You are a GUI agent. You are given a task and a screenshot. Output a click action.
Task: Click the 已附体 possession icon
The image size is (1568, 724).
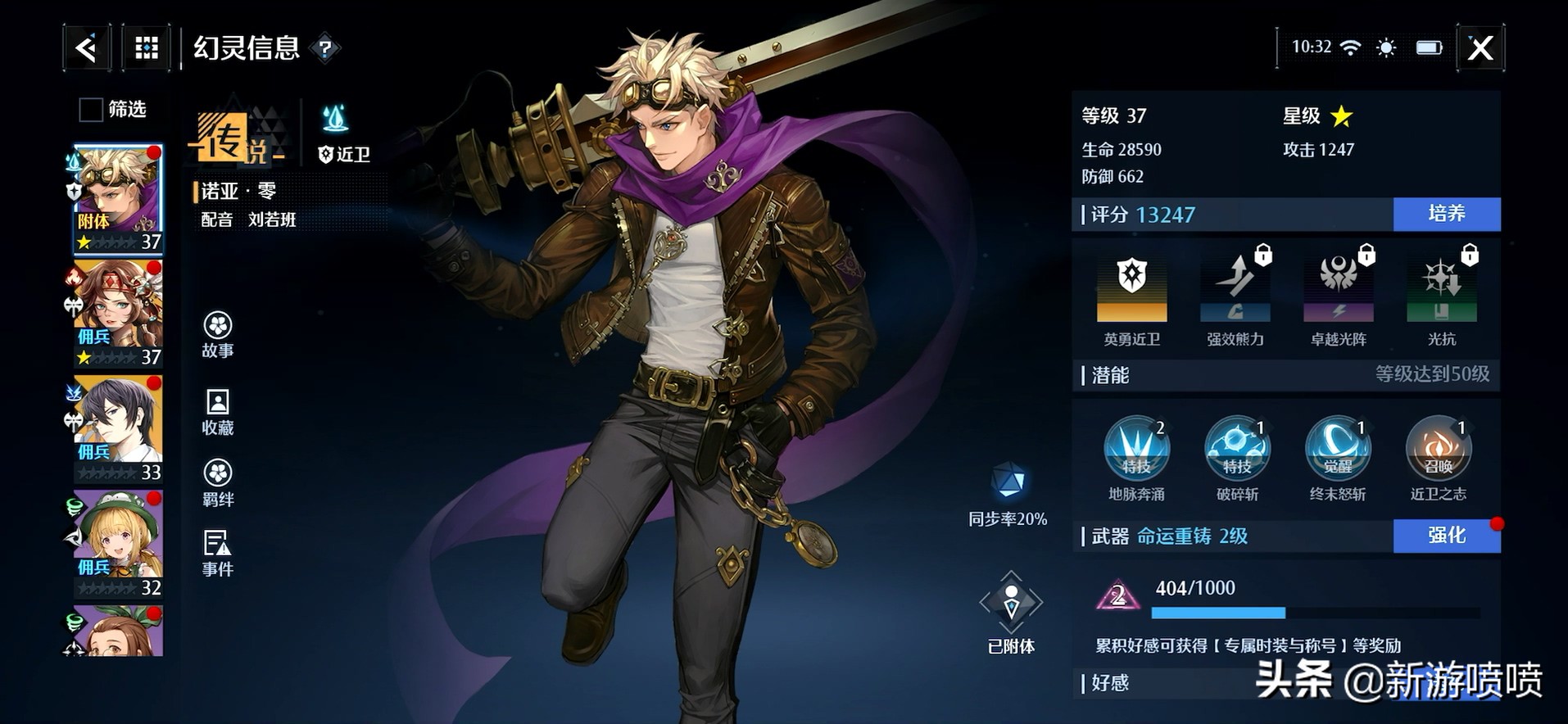pyautogui.click(x=1011, y=604)
